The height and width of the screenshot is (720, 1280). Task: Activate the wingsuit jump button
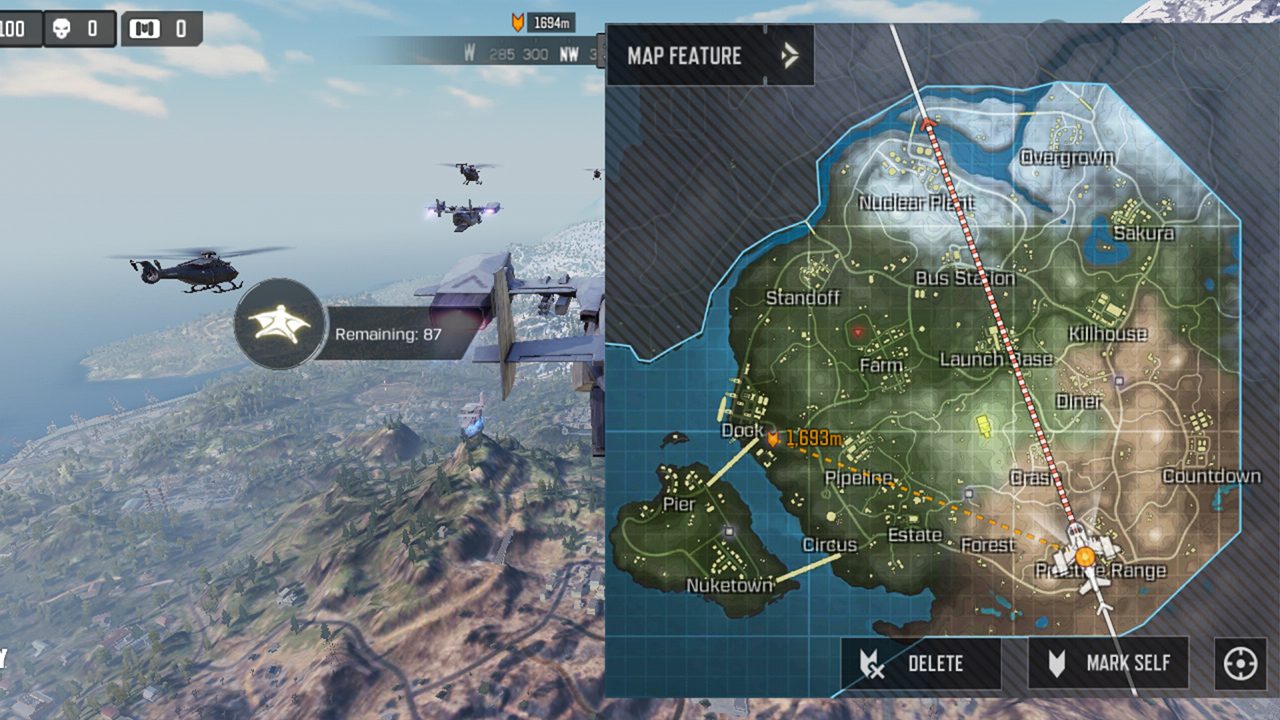280,324
